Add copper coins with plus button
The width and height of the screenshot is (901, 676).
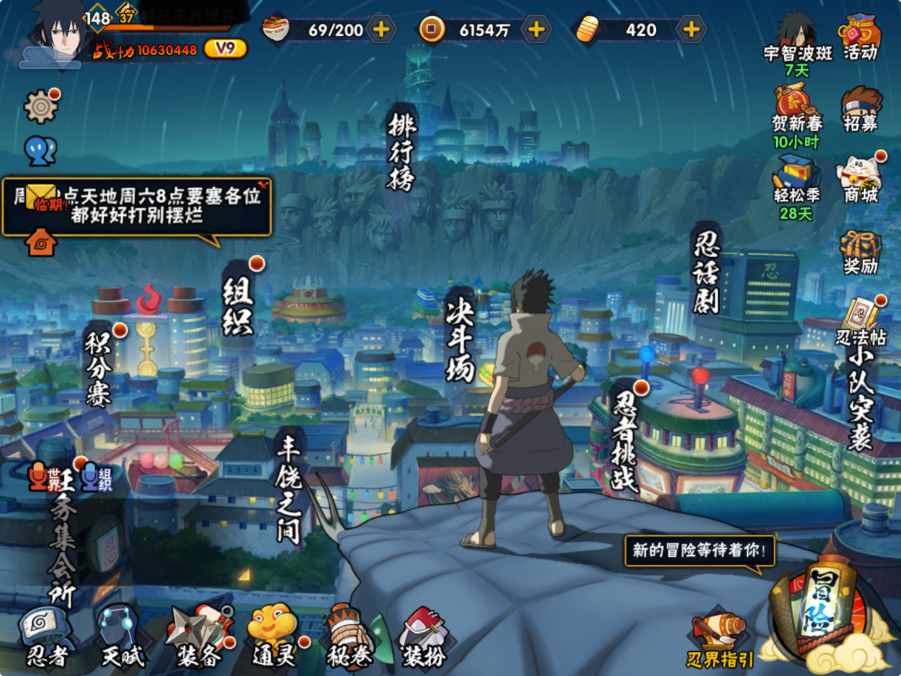[x=537, y=29]
